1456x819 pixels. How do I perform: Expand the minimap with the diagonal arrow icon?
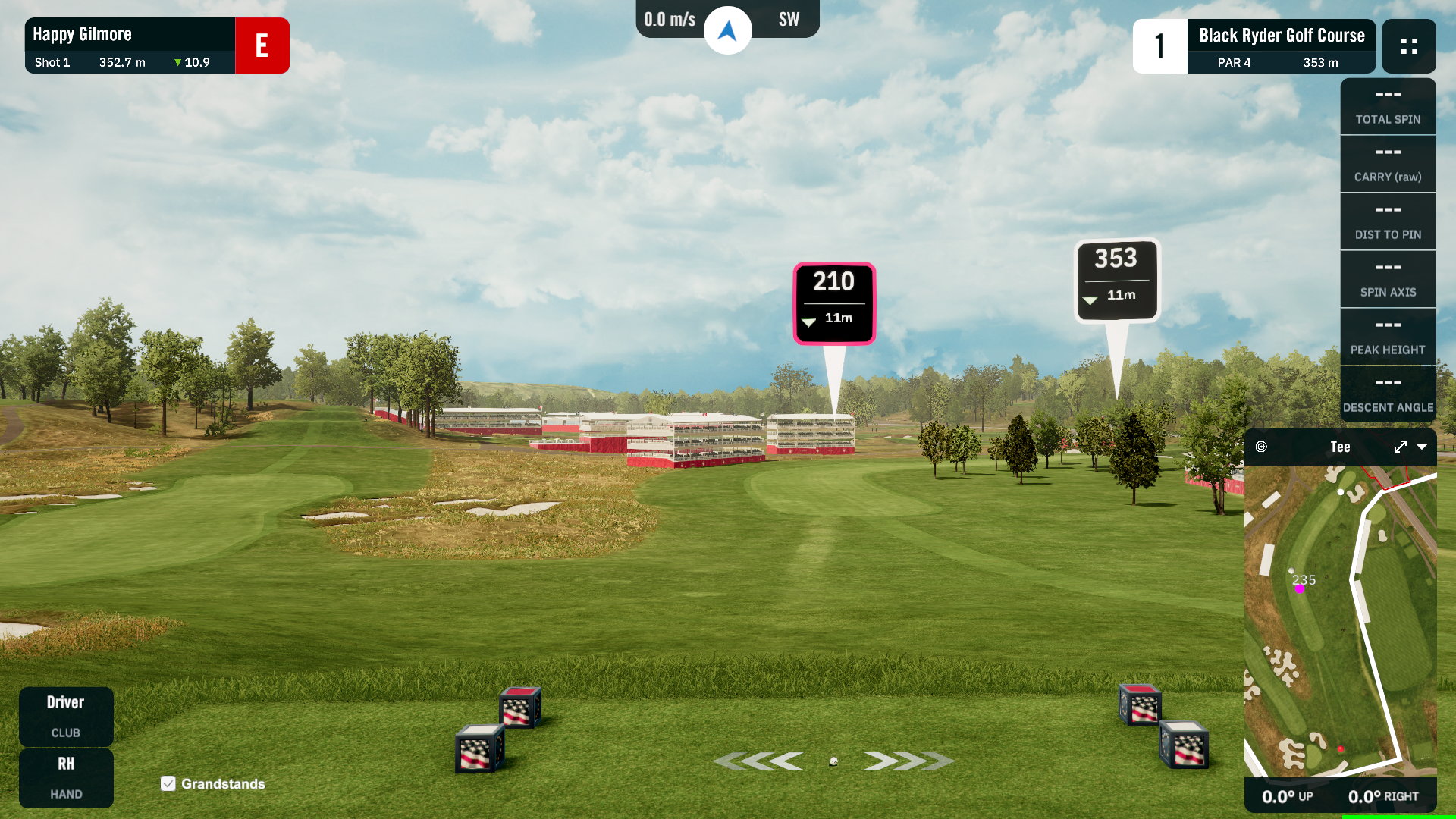click(1400, 447)
